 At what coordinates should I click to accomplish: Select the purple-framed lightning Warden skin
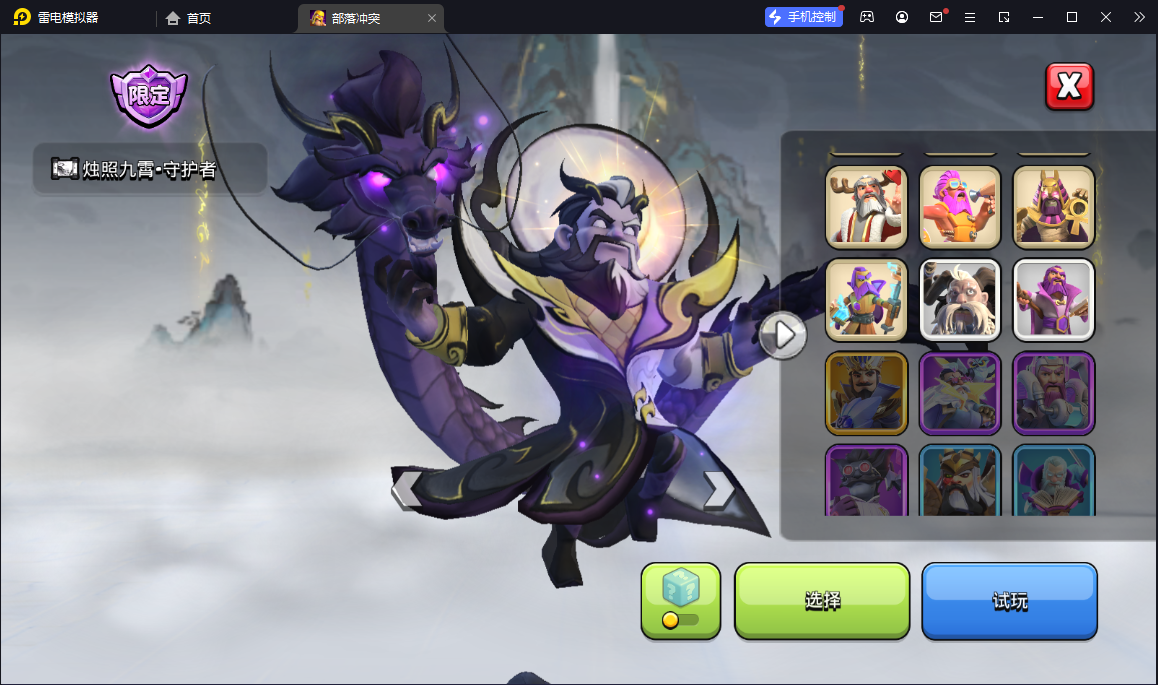(x=959, y=393)
